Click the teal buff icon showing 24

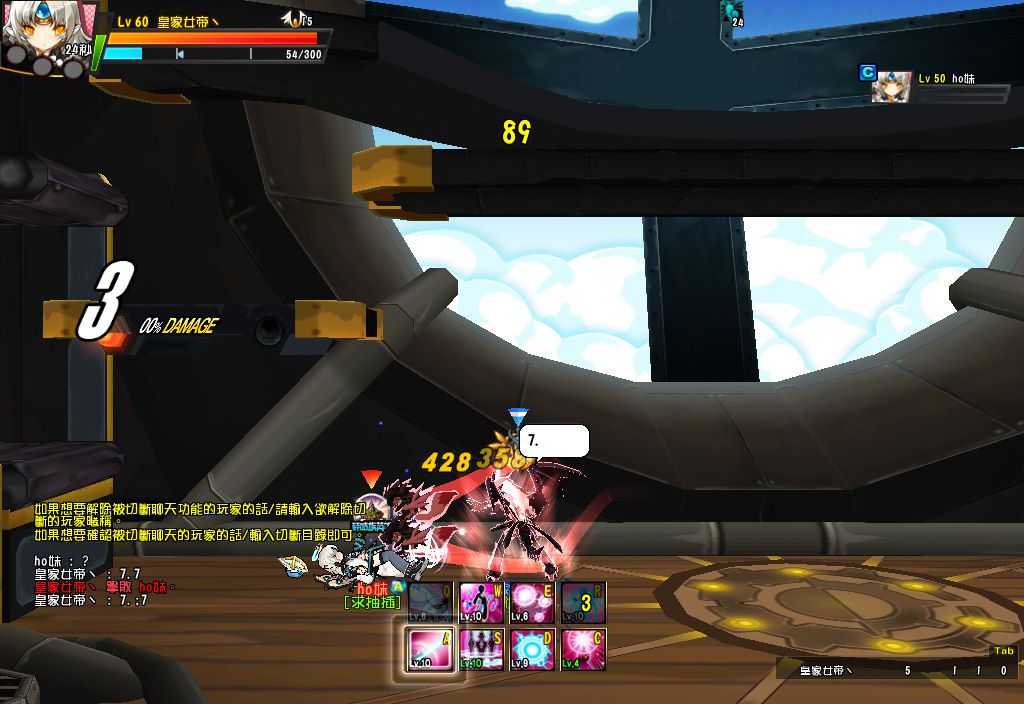point(733,12)
